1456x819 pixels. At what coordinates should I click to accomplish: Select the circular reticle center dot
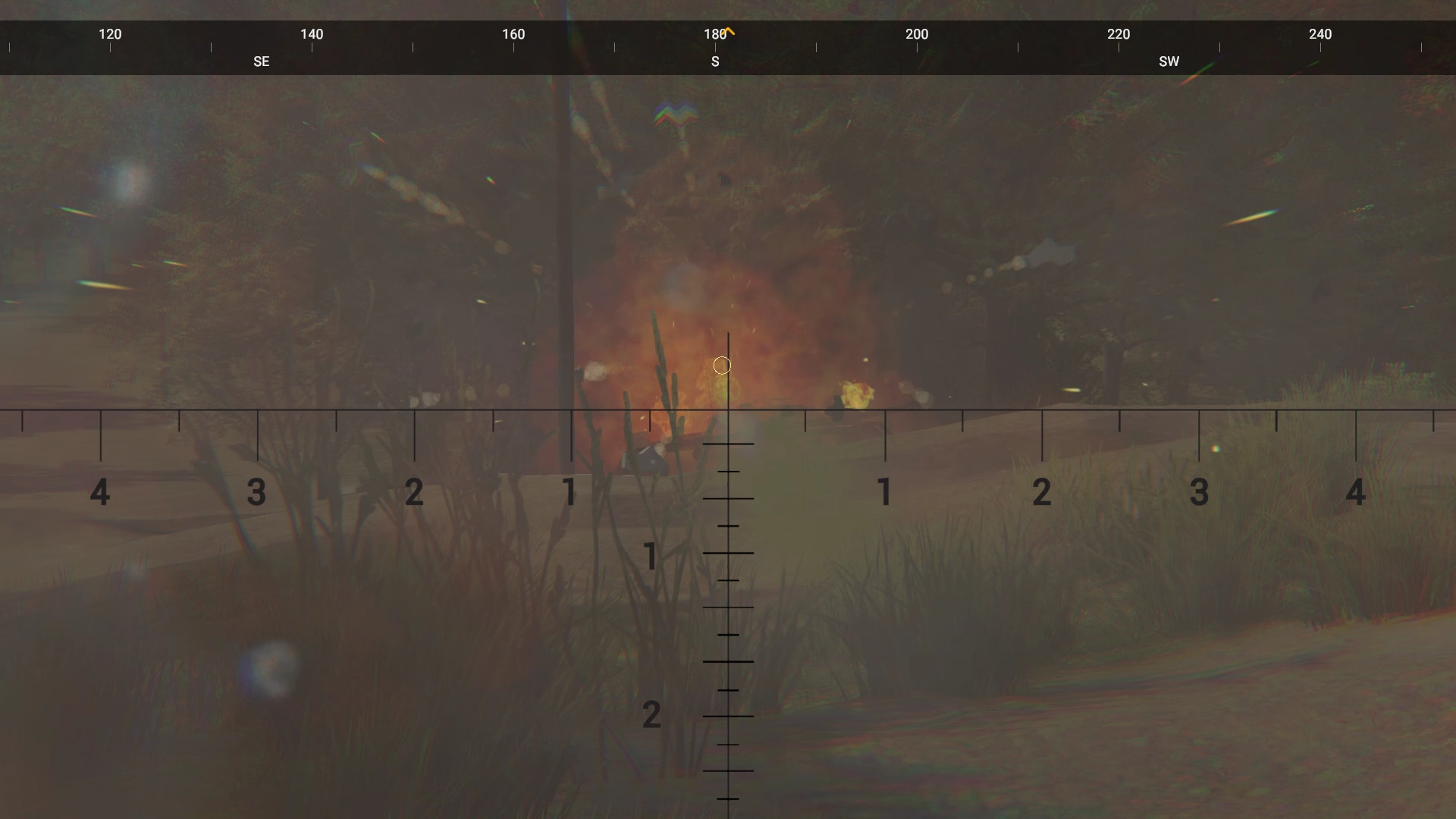(x=721, y=366)
